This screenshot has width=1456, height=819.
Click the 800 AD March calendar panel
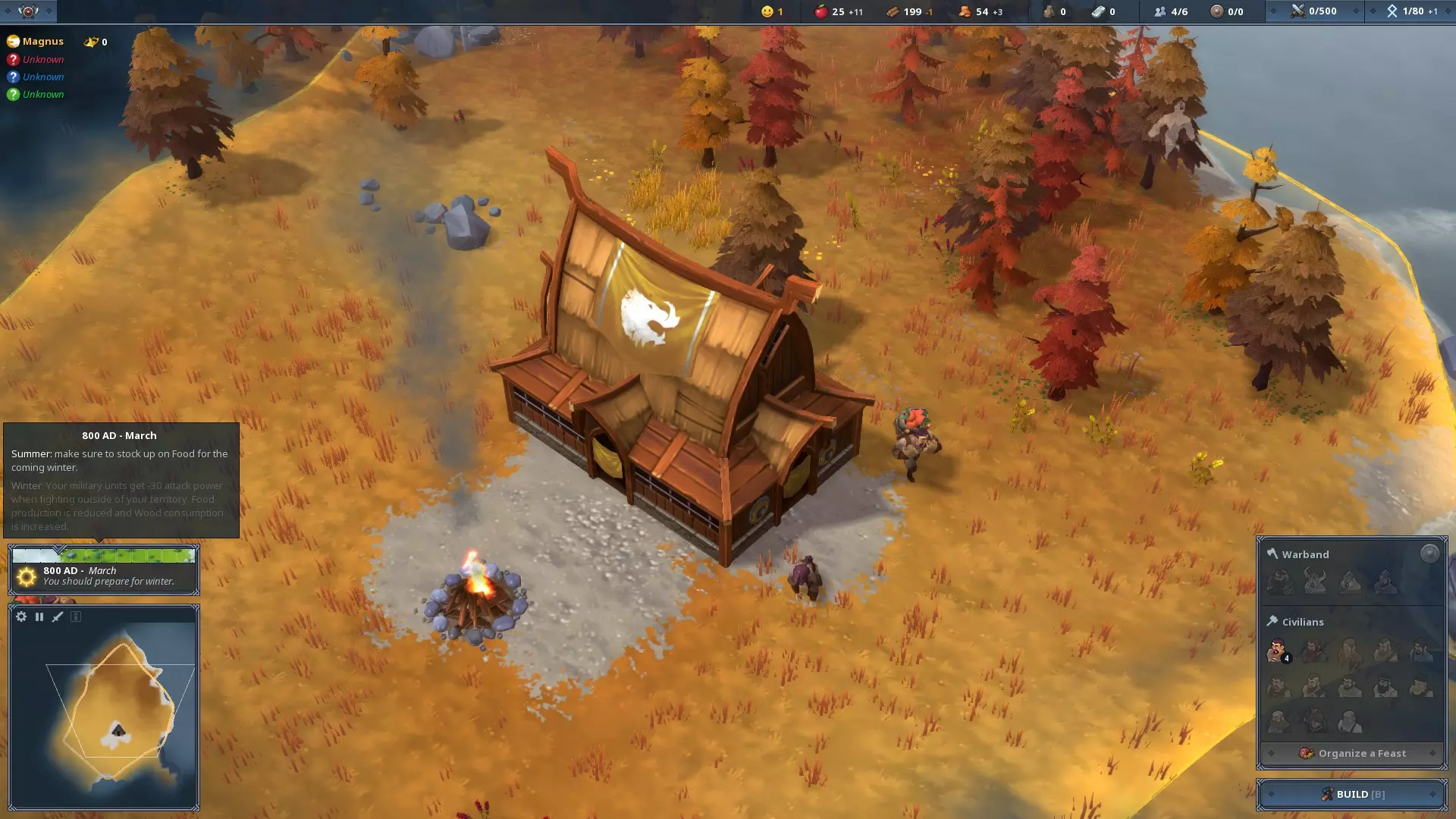click(104, 570)
